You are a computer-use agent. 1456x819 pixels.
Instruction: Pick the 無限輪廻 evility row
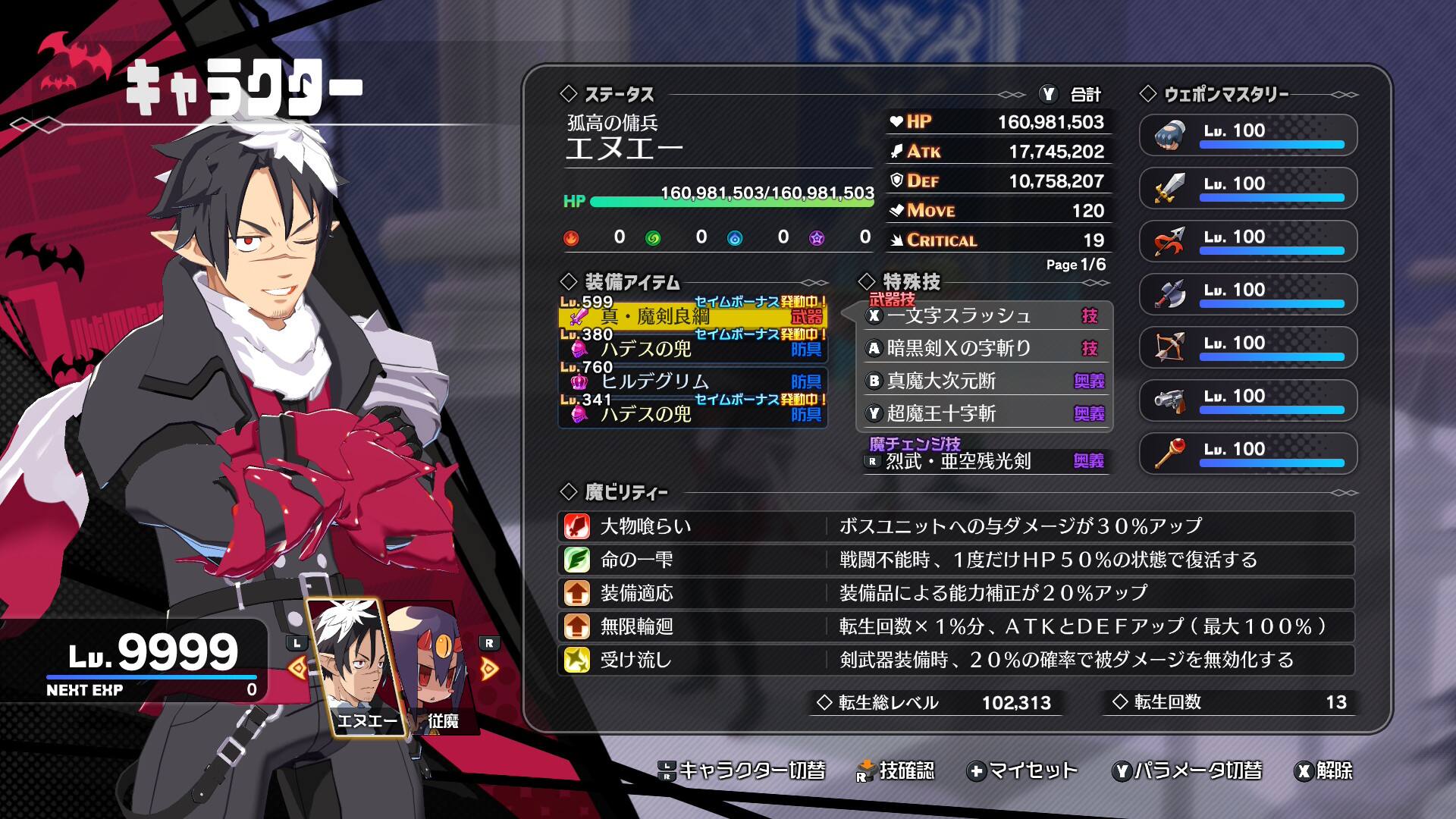coord(955,626)
